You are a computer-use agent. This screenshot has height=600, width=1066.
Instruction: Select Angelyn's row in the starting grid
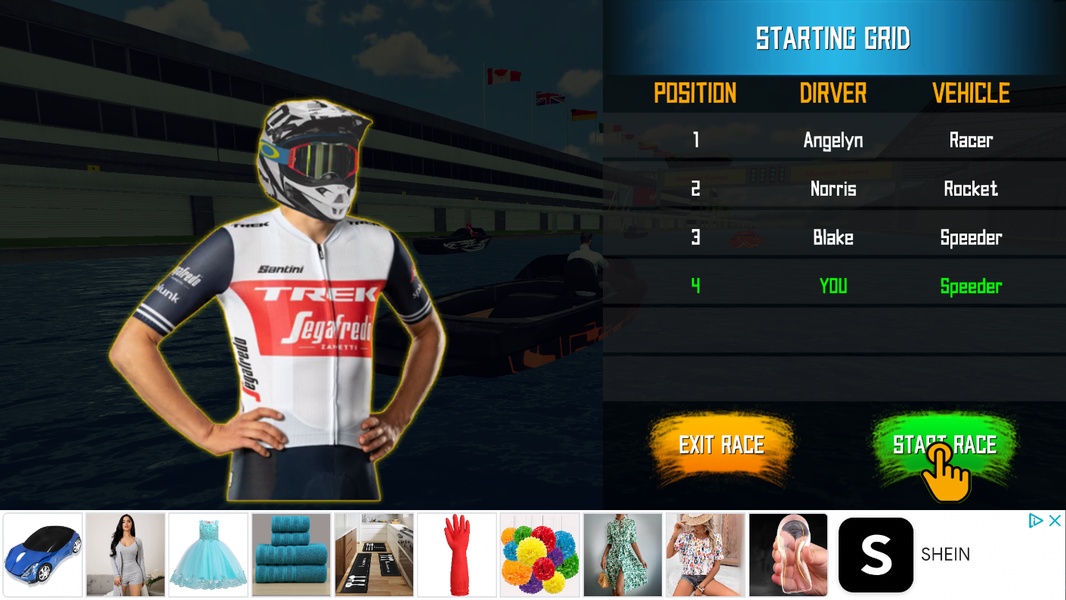(x=833, y=140)
